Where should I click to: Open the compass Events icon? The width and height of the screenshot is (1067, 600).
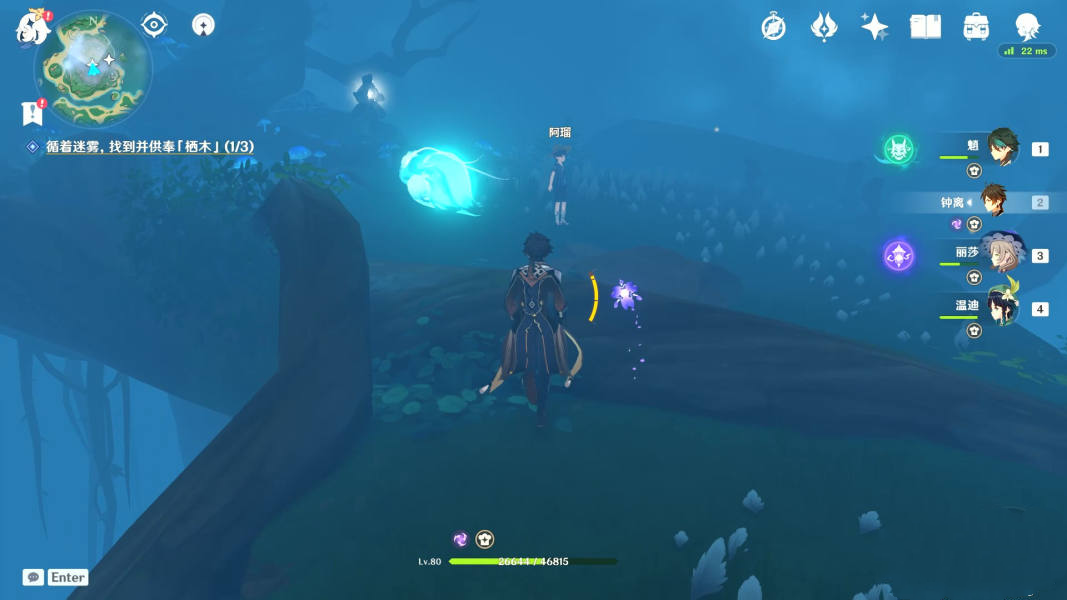click(773, 27)
